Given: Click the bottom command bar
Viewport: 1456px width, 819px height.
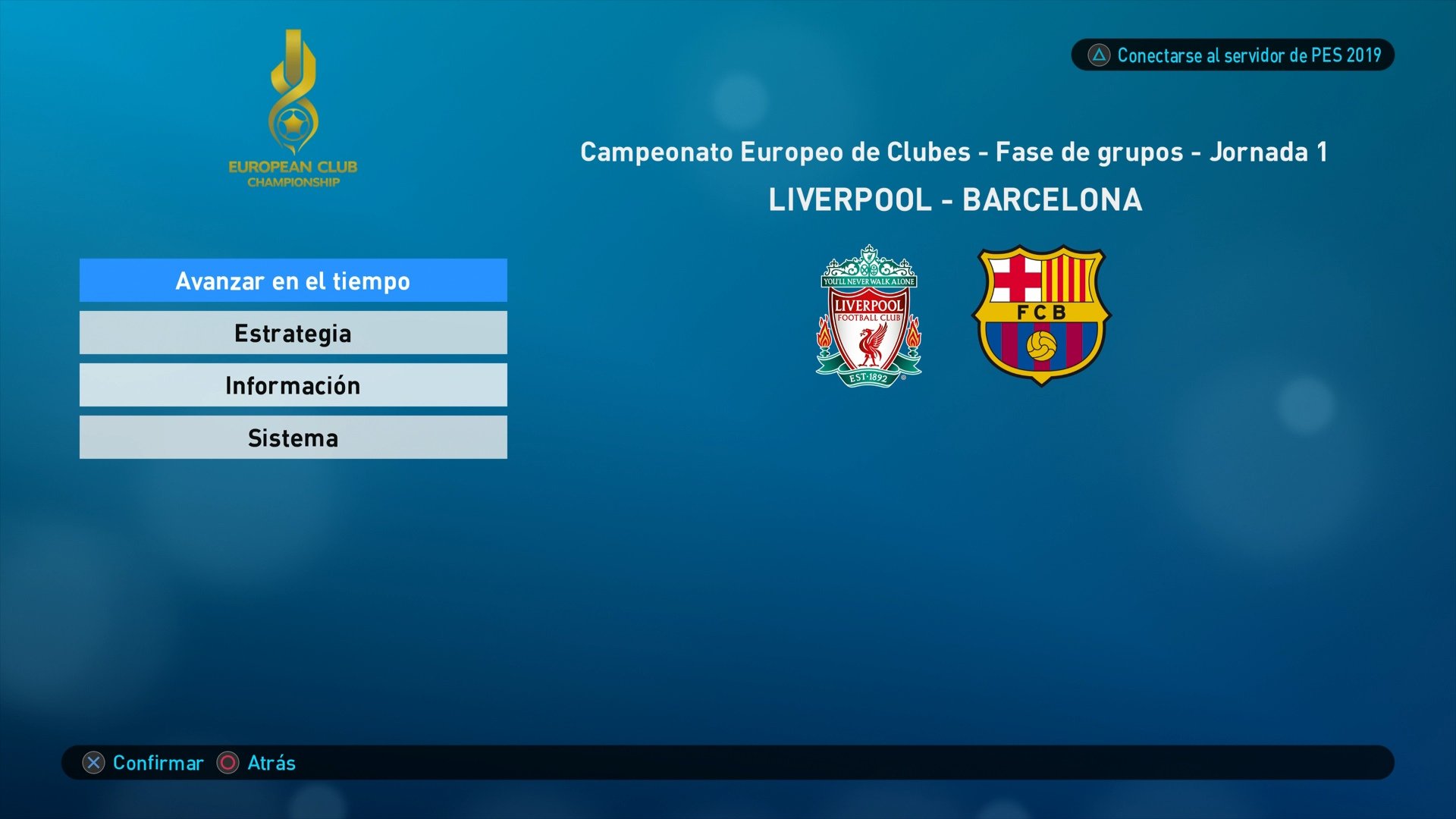Looking at the screenshot, I should (728, 764).
